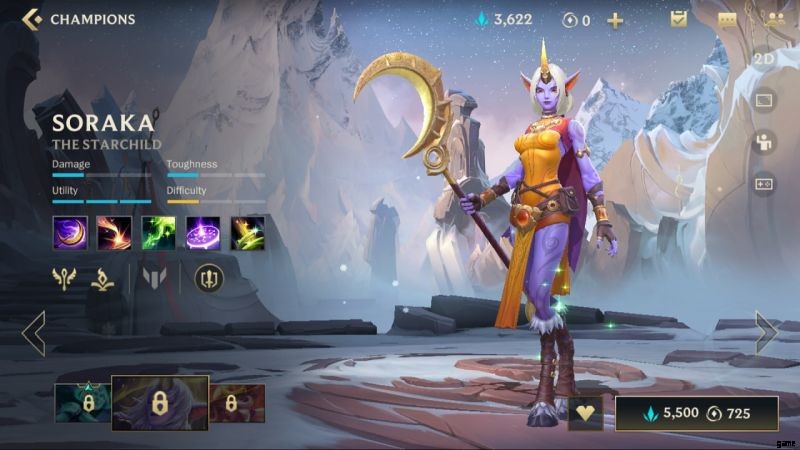
Task: Open the circled sword recommended build icon
Action: (208, 277)
